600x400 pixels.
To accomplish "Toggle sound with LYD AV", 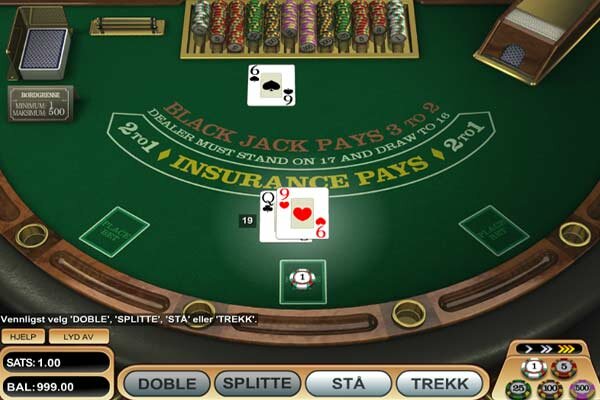I will point(78,337).
